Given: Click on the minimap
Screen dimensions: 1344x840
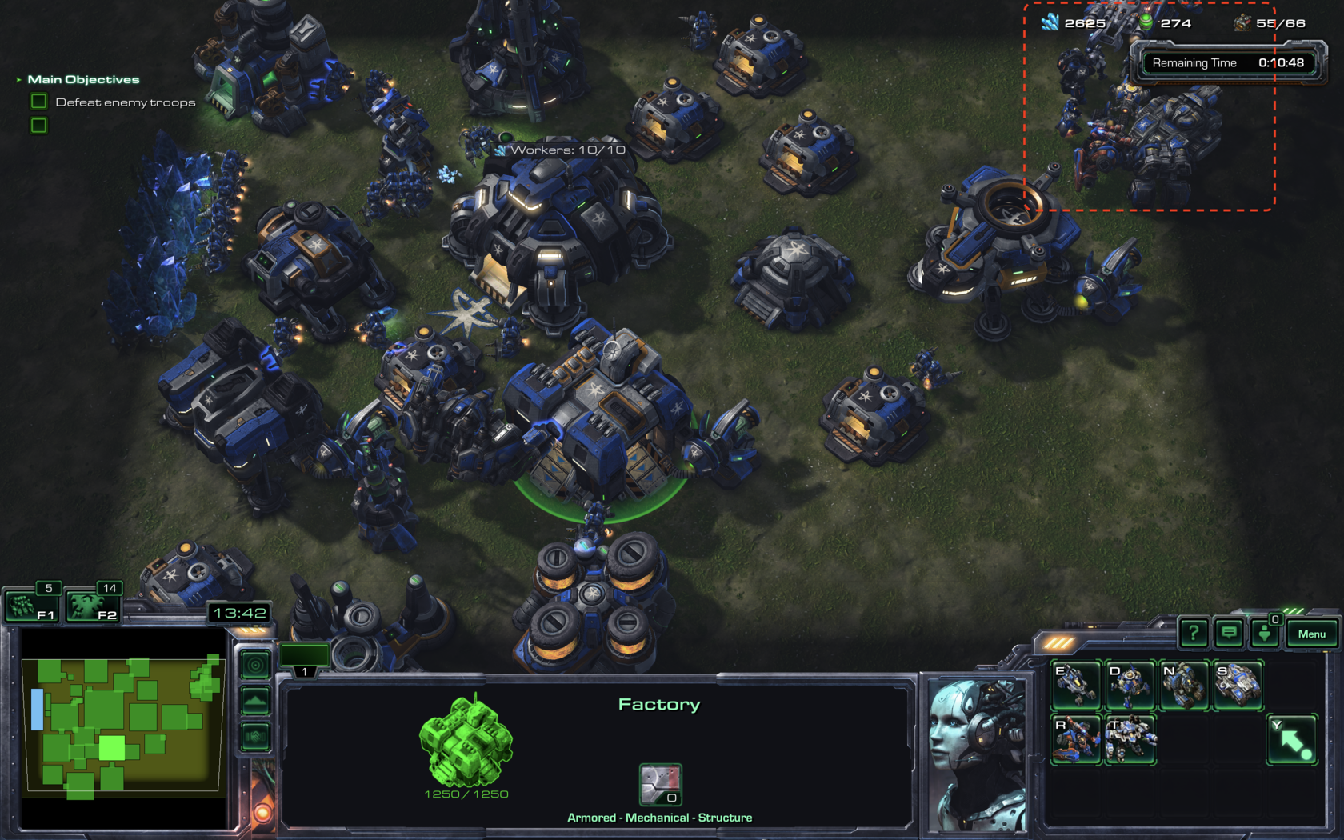Looking at the screenshot, I should coord(122,720).
